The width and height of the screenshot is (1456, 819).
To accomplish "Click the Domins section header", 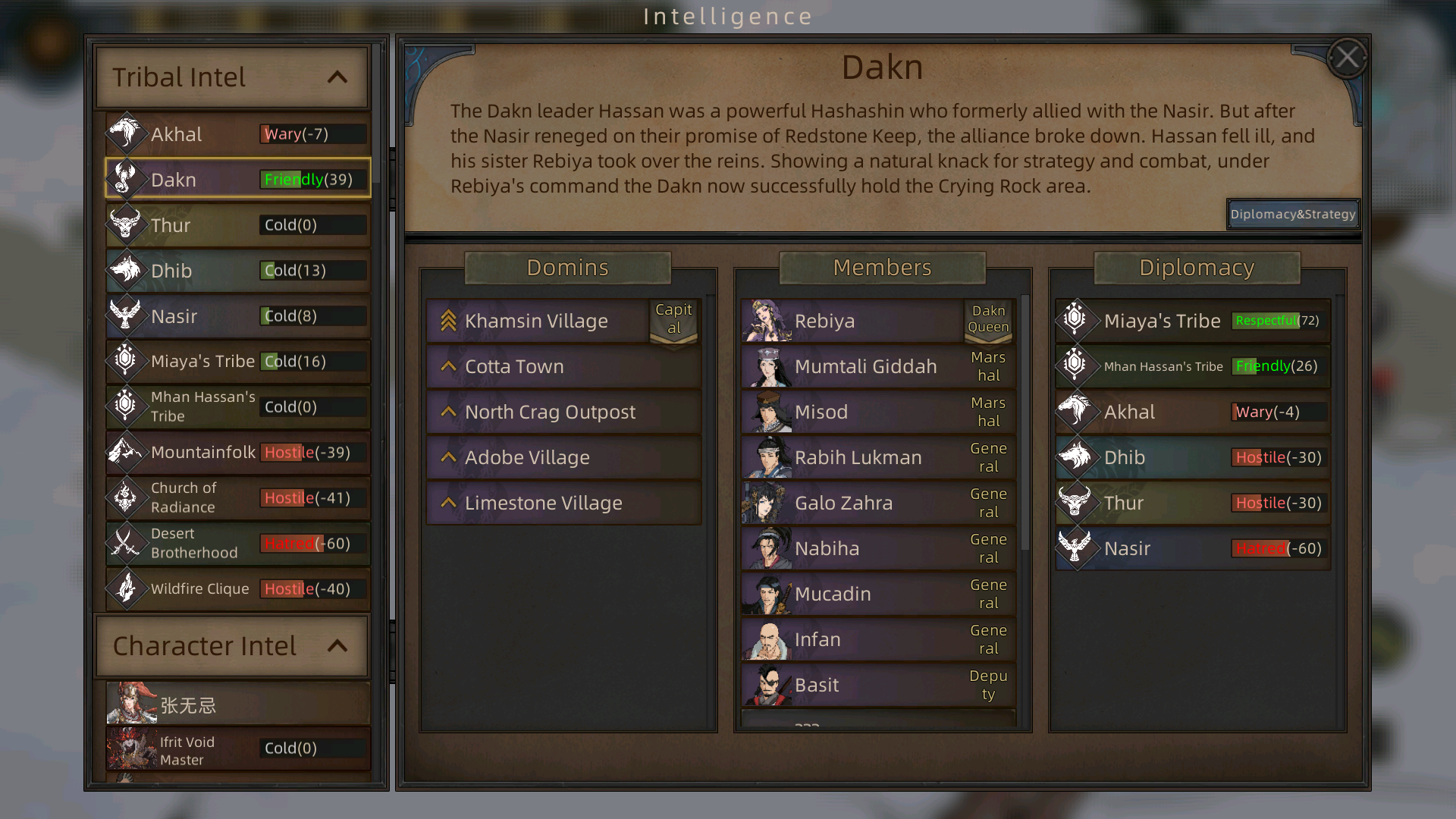I will click(x=567, y=268).
